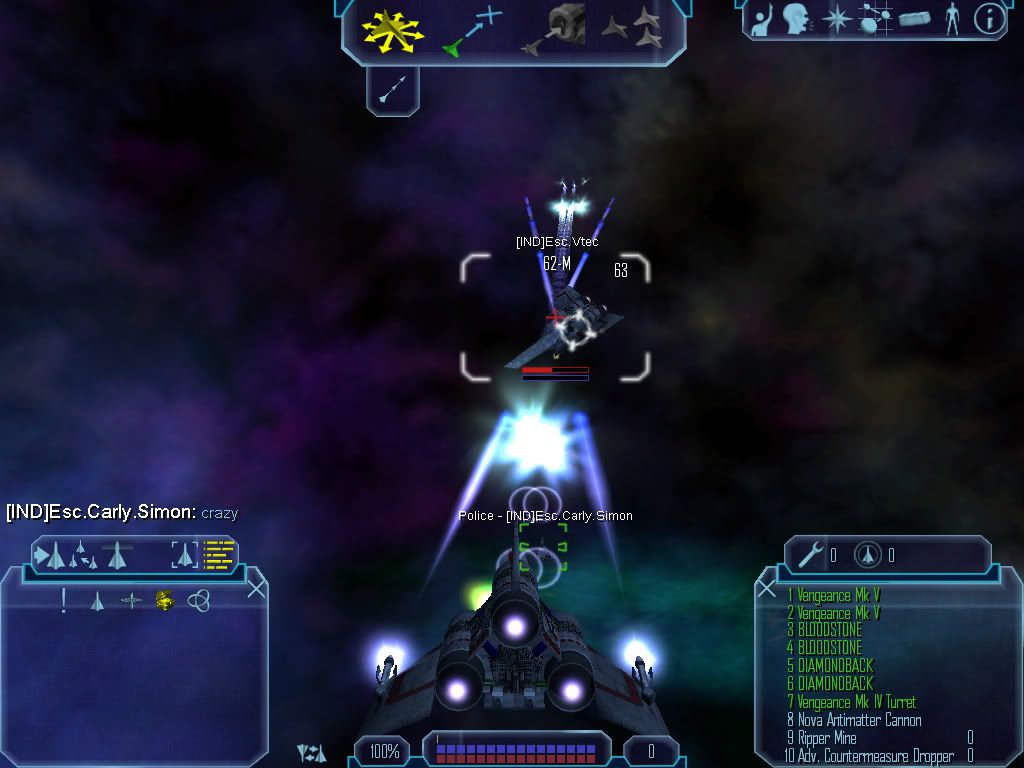Viewport: 1024px width, 768px height.
Task: Open the Information 'i' icon
Action: [989, 18]
